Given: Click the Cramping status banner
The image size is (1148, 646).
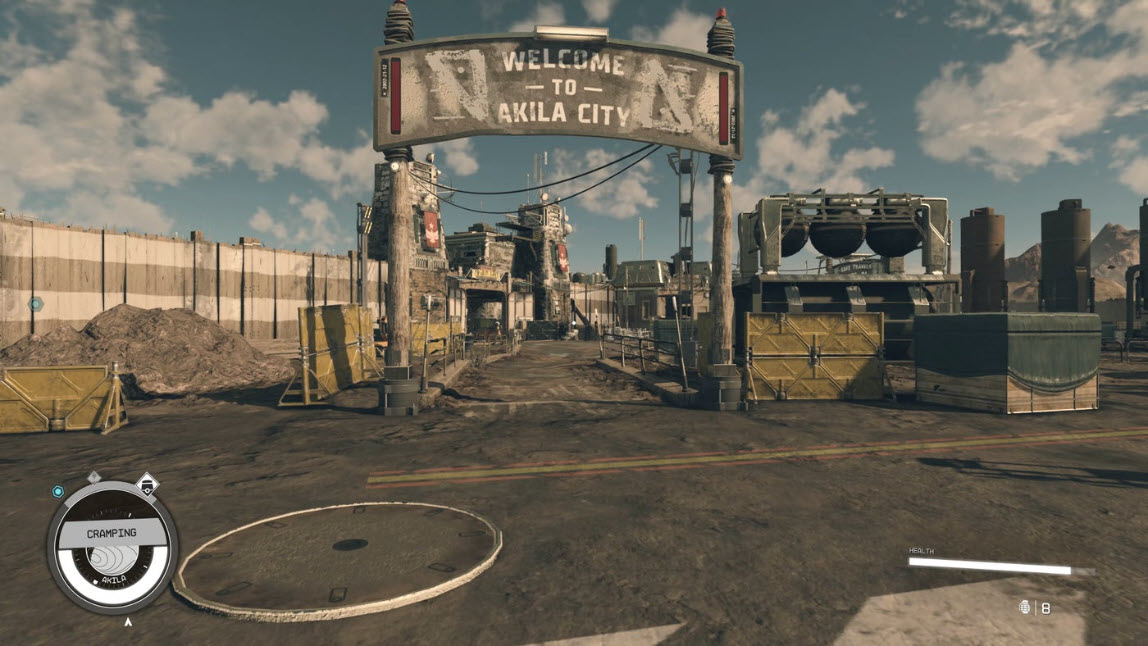Looking at the screenshot, I should coord(111,533).
